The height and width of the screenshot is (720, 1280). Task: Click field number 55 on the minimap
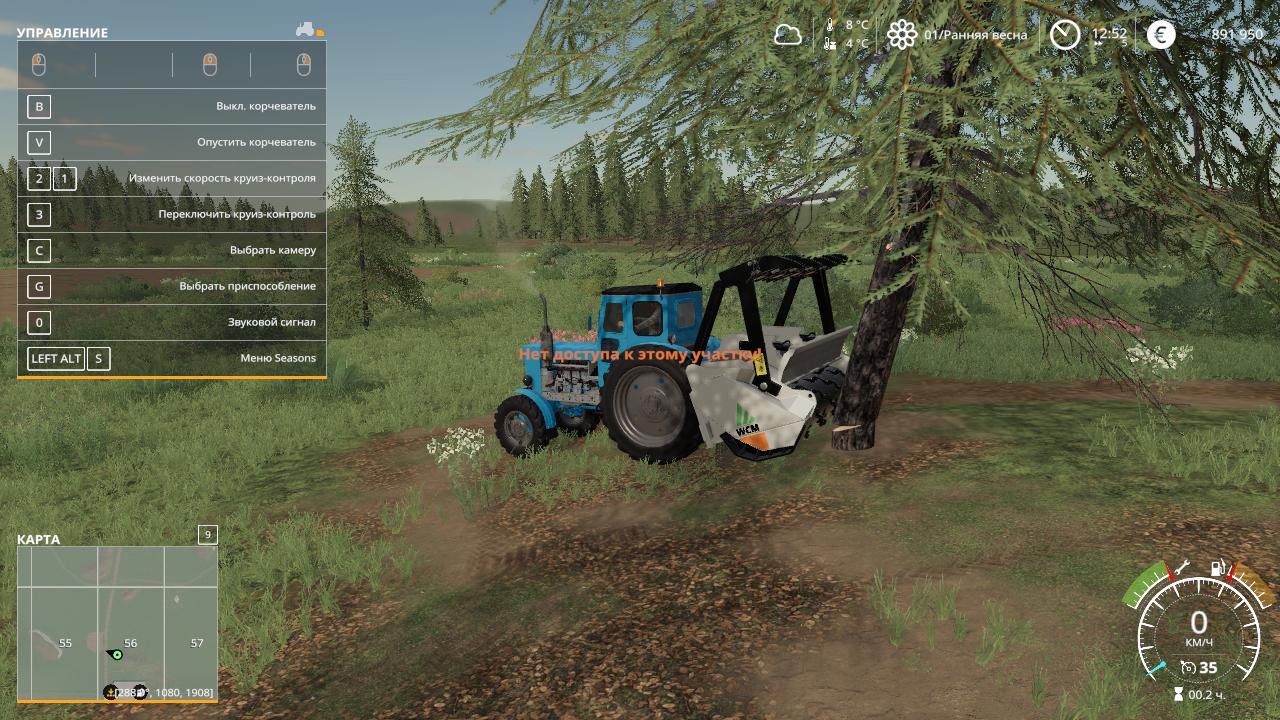(65, 643)
